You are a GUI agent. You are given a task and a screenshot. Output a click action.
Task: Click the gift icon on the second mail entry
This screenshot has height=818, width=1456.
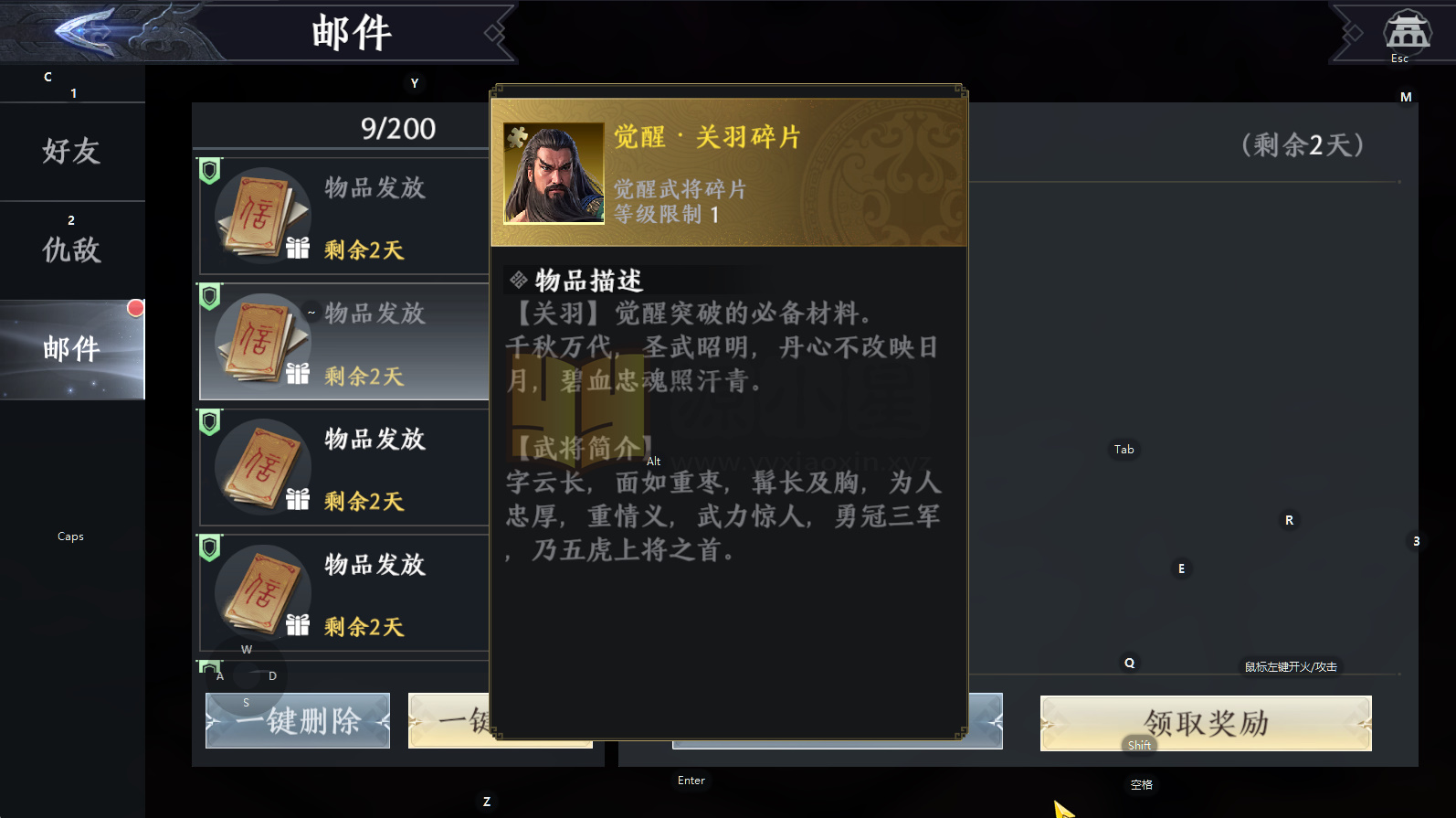pyautogui.click(x=297, y=374)
